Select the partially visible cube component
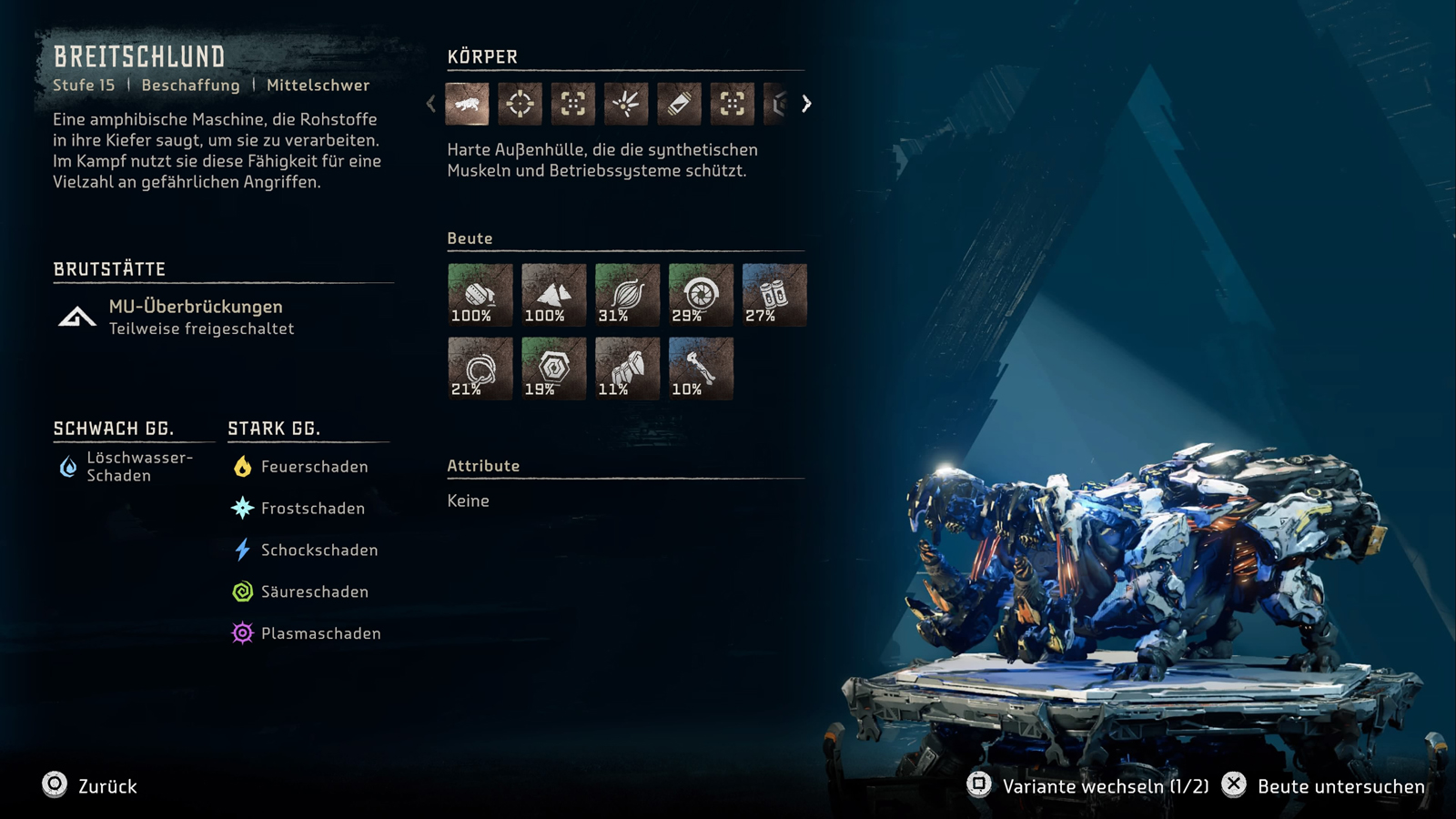1456x819 pixels. tap(776, 104)
